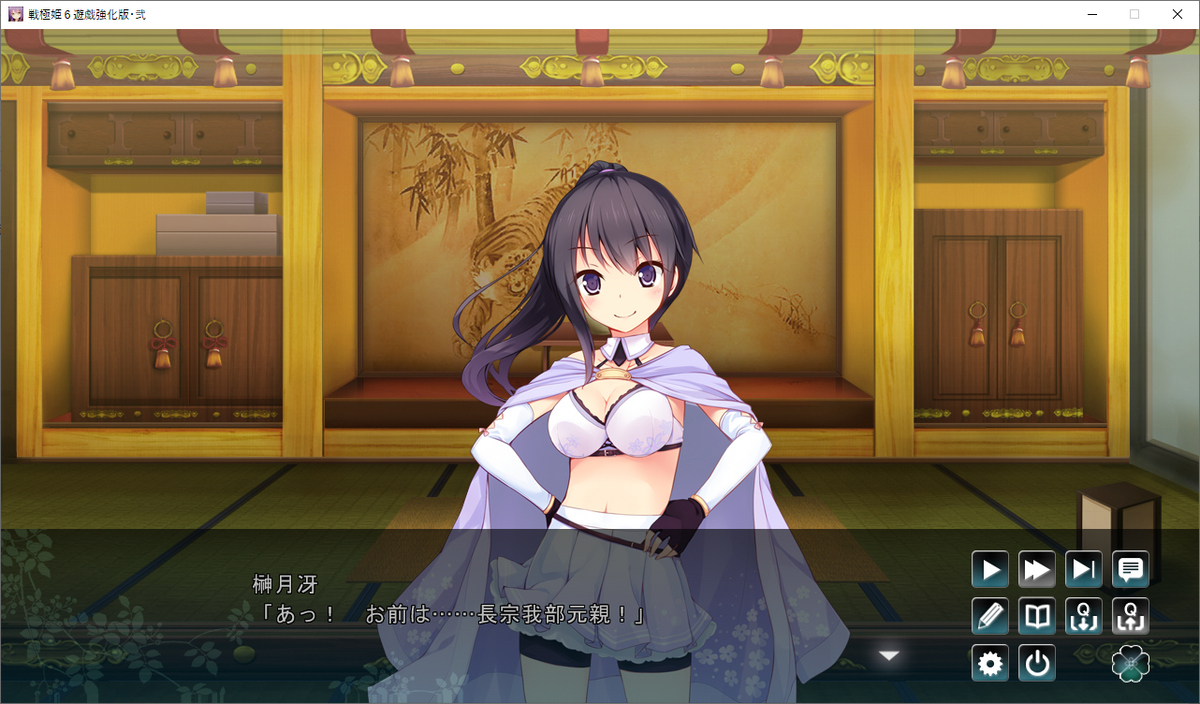Activate fast-forward with the double arrow button
1200x704 pixels.
pos(1037,570)
